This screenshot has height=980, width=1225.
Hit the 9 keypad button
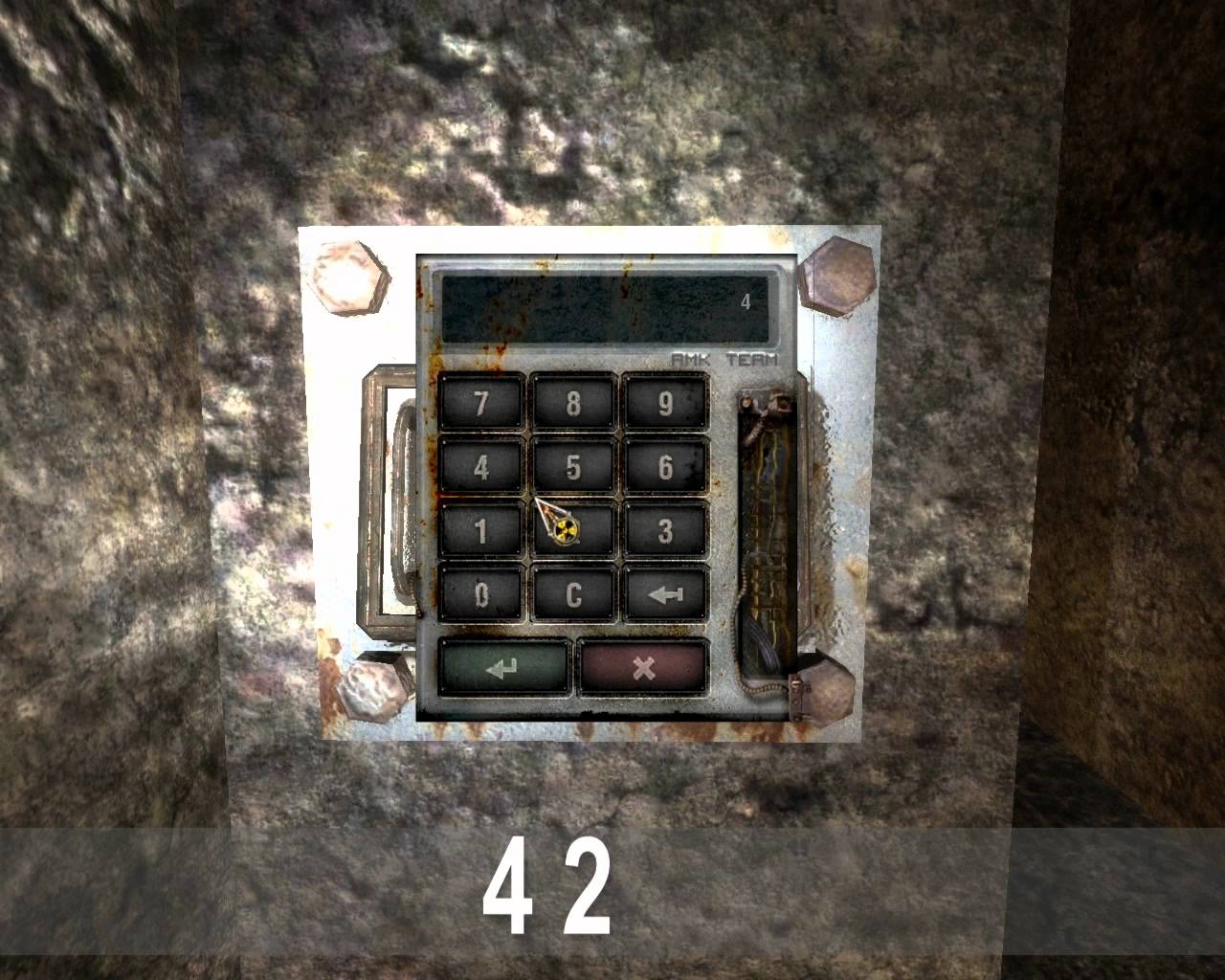(x=665, y=403)
